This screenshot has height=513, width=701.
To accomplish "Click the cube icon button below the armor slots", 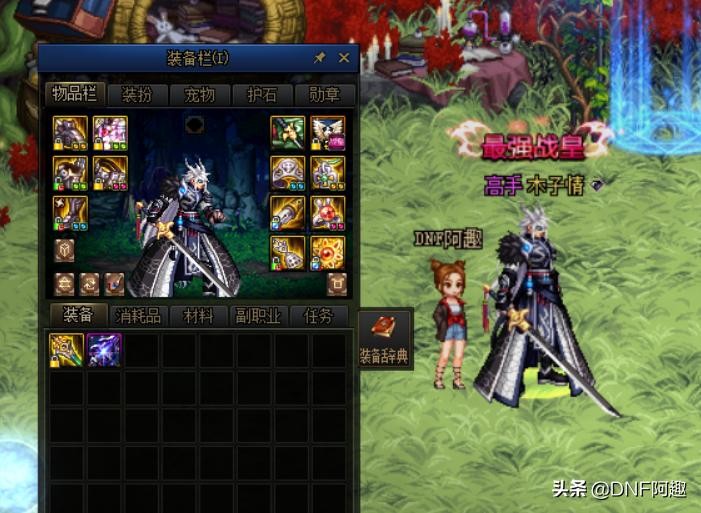I will tap(65, 249).
